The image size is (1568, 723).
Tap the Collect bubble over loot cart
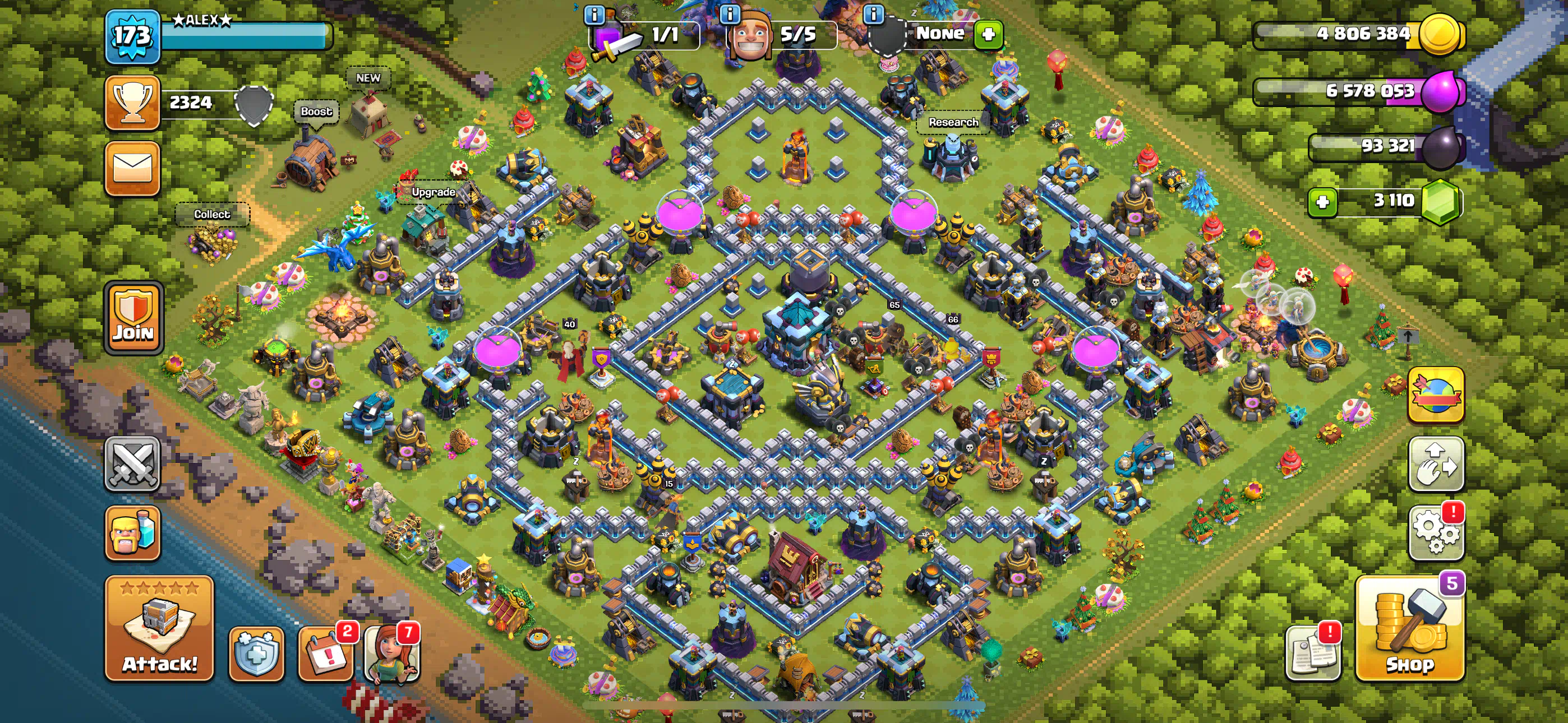click(212, 214)
